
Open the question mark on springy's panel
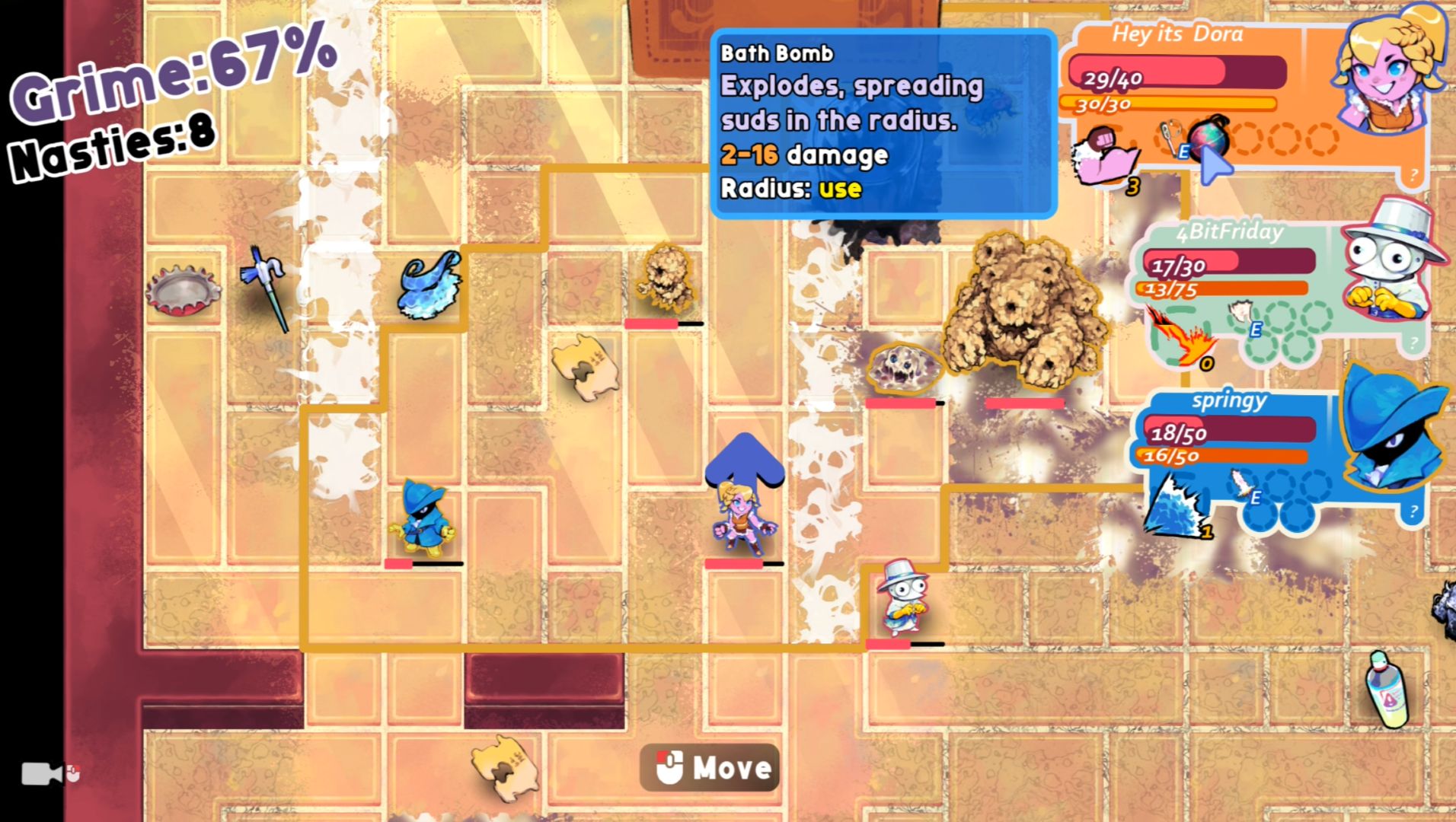point(1413,511)
